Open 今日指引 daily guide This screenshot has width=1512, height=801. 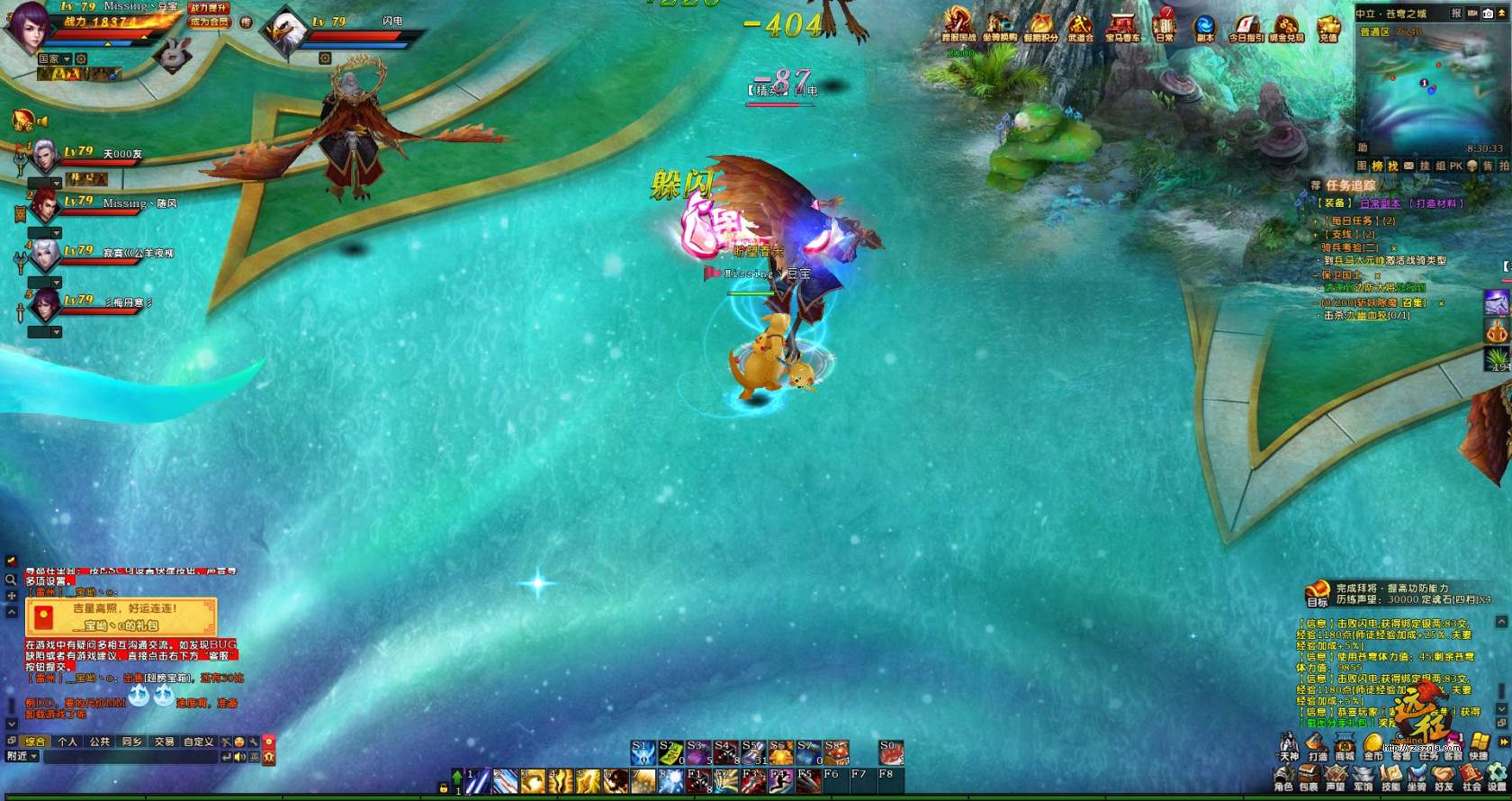coord(1246,26)
